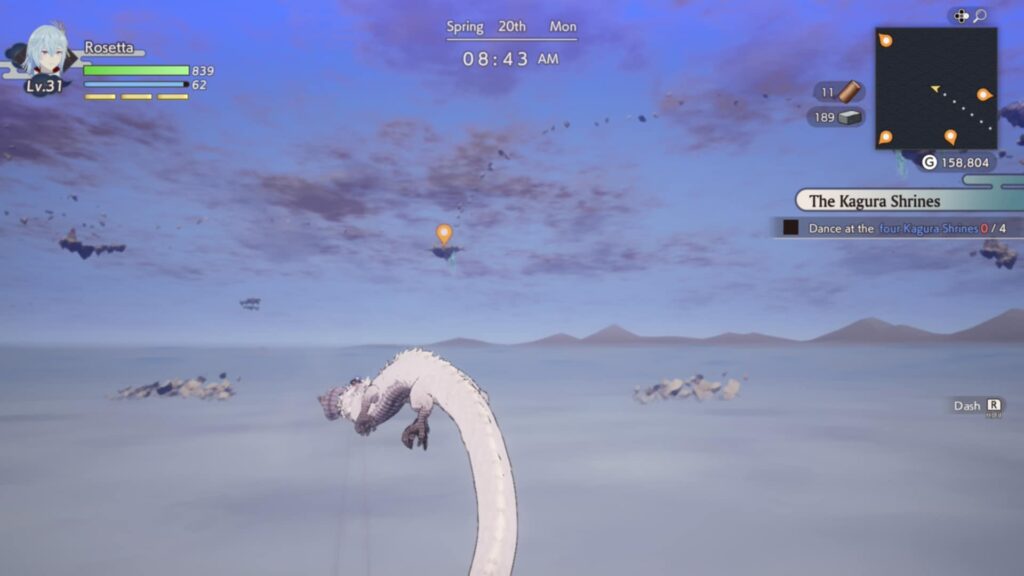Click the wood log resource icon
The width and height of the screenshot is (1024, 576).
pyautogui.click(x=849, y=92)
